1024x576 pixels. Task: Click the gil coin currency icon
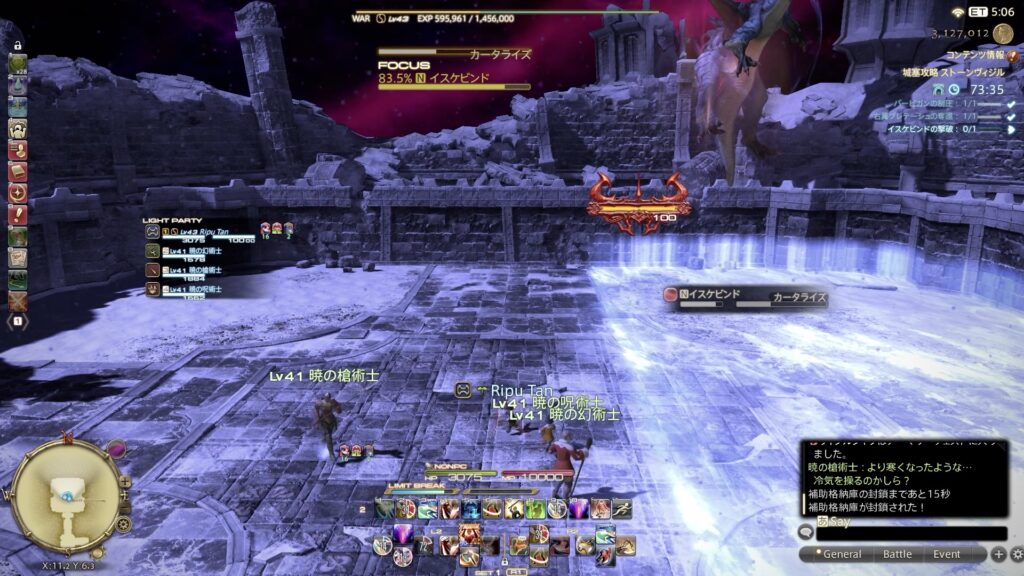coord(1002,33)
